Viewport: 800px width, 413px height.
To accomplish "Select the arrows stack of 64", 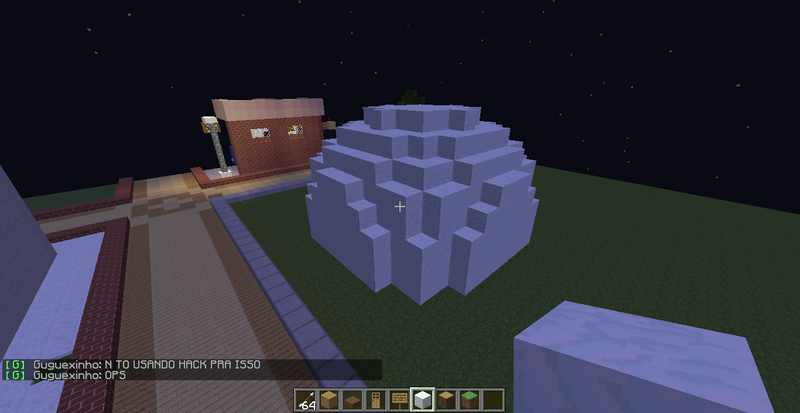I will (307, 401).
